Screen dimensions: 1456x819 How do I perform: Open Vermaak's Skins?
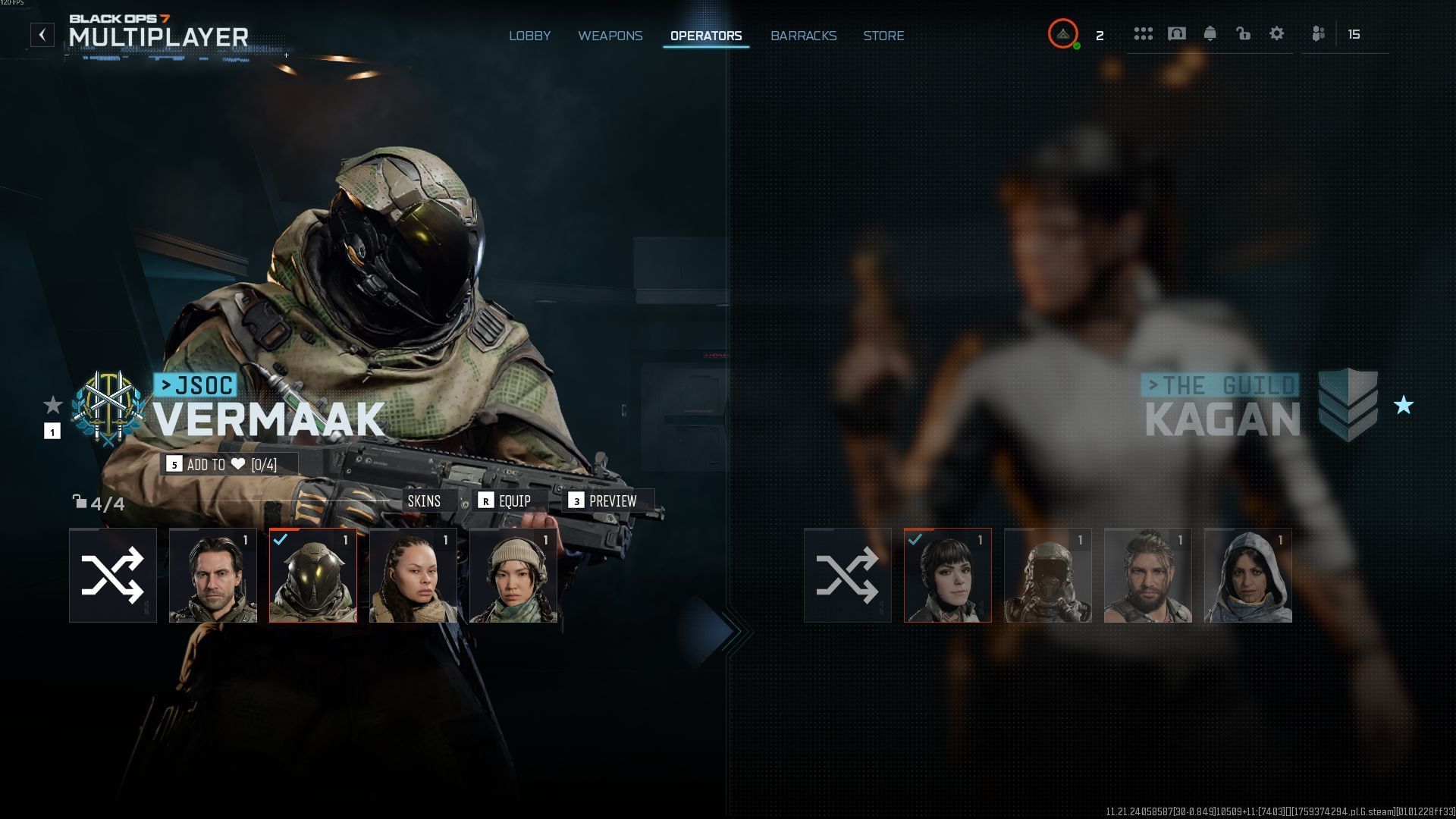[x=424, y=501]
